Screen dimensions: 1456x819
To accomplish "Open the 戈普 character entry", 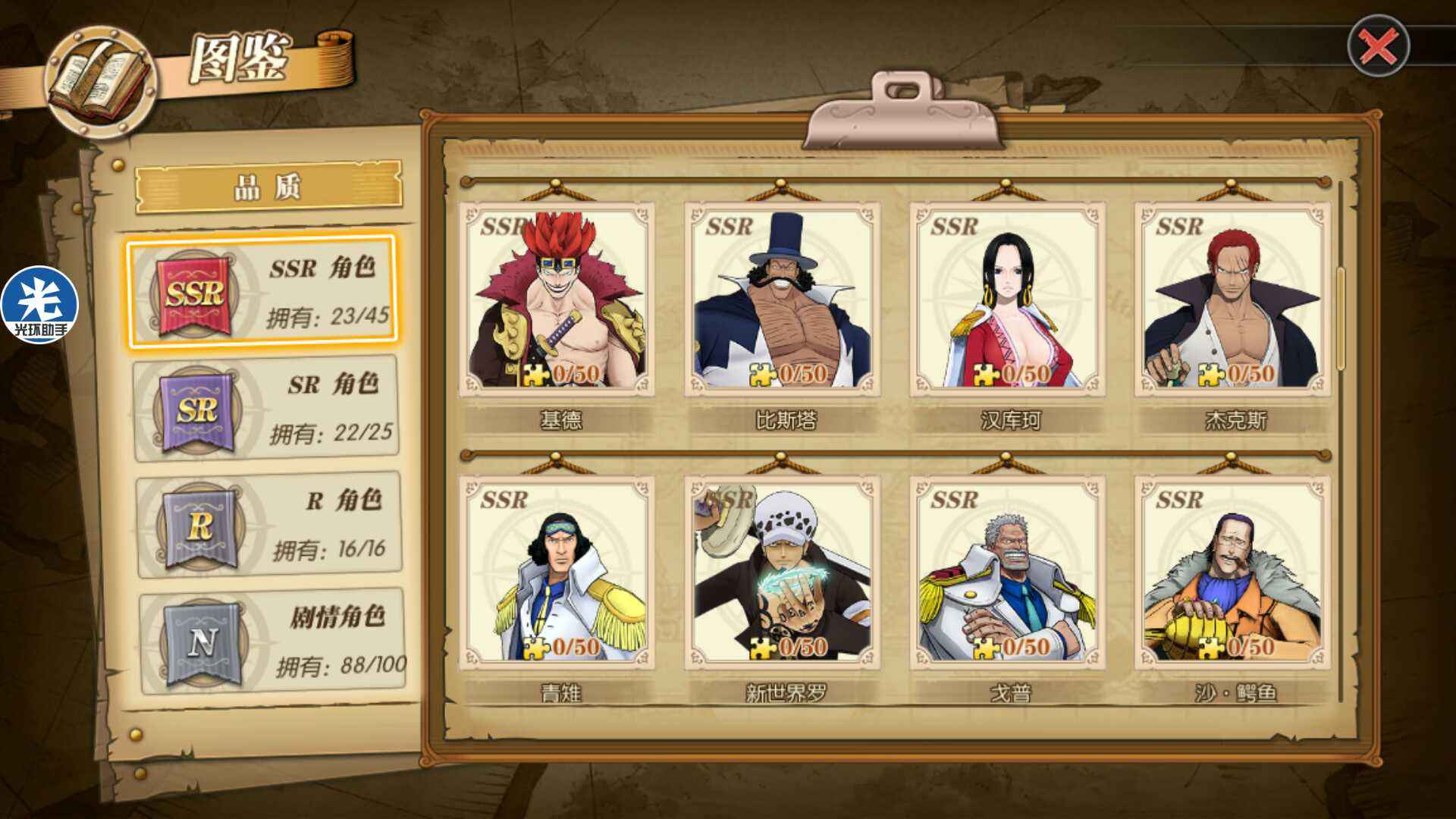I will point(1007,573).
